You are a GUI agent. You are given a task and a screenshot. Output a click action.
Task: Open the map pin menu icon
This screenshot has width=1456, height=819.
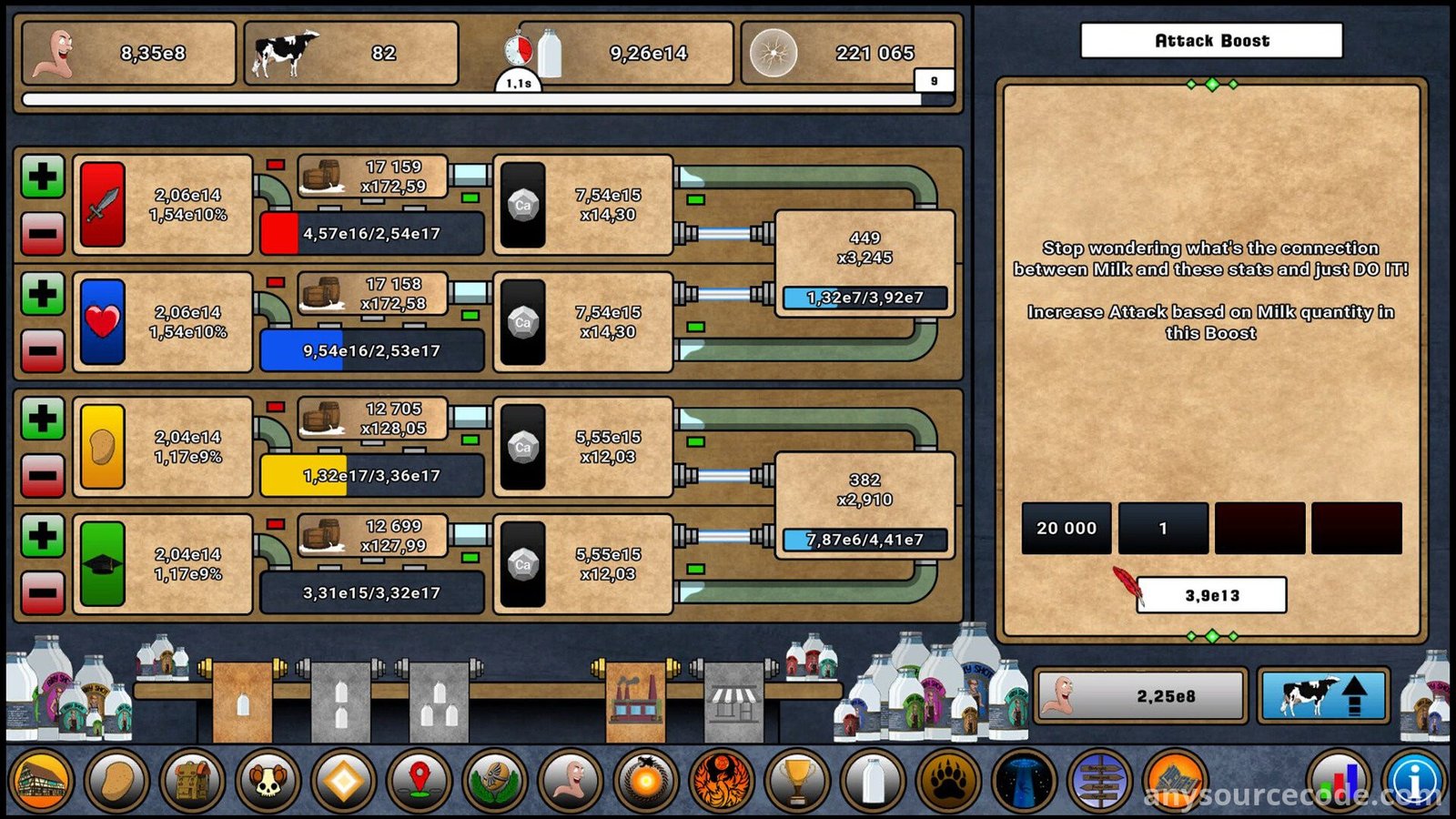coord(420,781)
